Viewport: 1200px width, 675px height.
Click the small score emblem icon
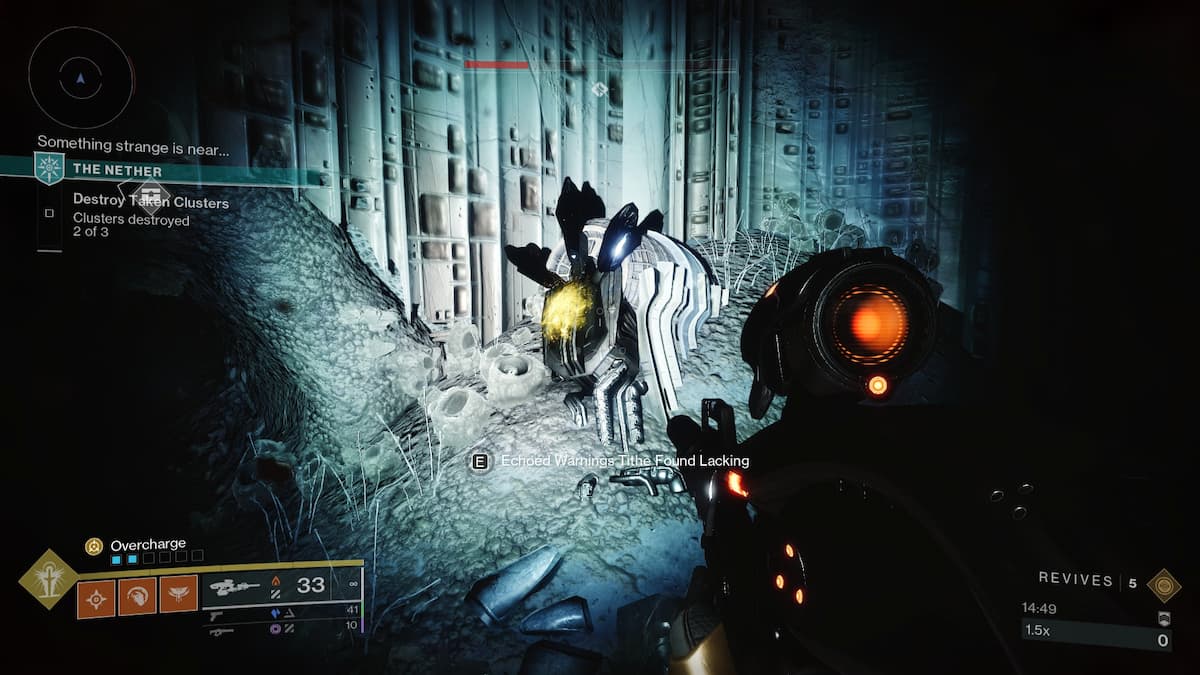(x=1163, y=618)
